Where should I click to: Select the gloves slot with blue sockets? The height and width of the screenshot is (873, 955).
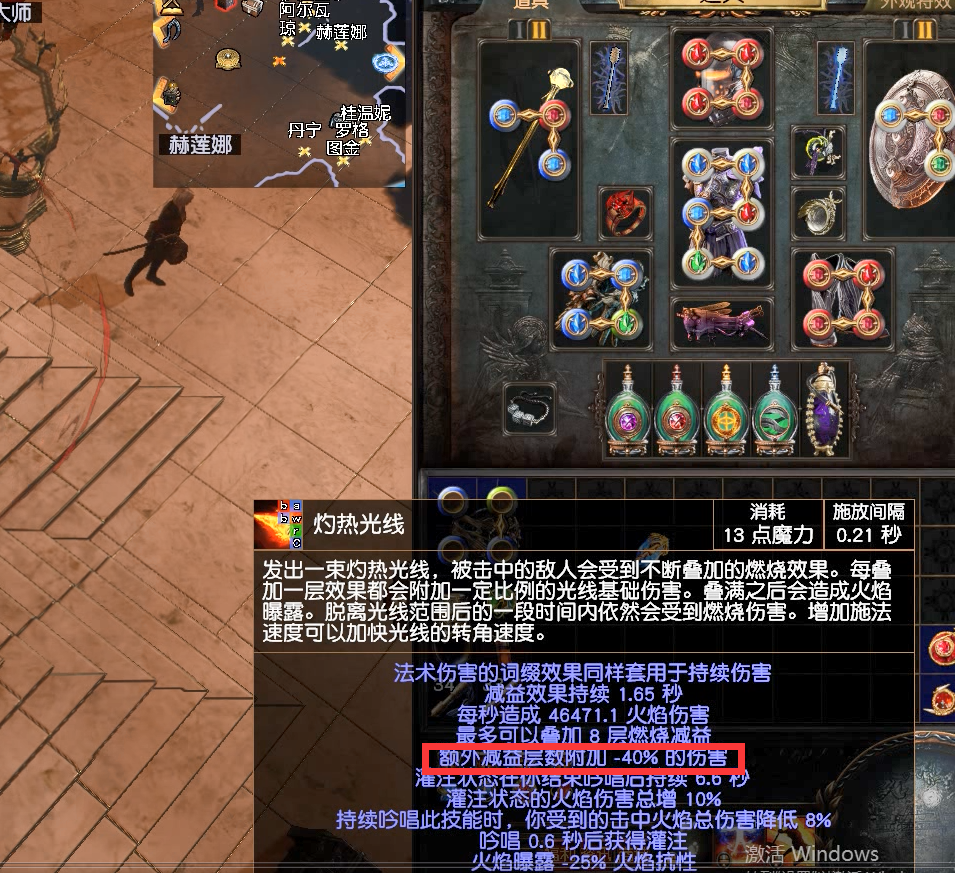coord(600,297)
